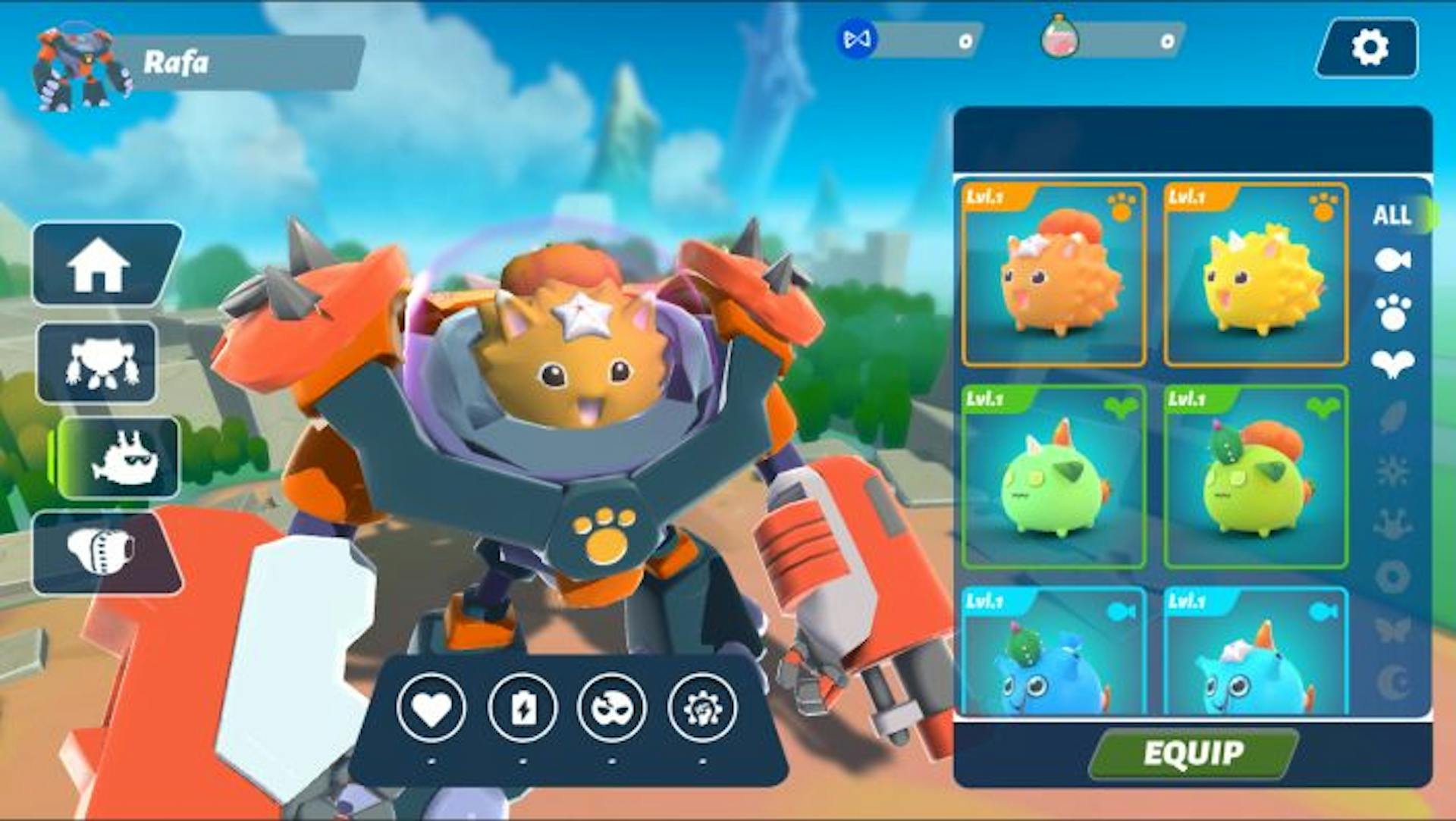Toggle the Plant leaf class filter
The width and height of the screenshot is (1456, 821).
[1394, 362]
